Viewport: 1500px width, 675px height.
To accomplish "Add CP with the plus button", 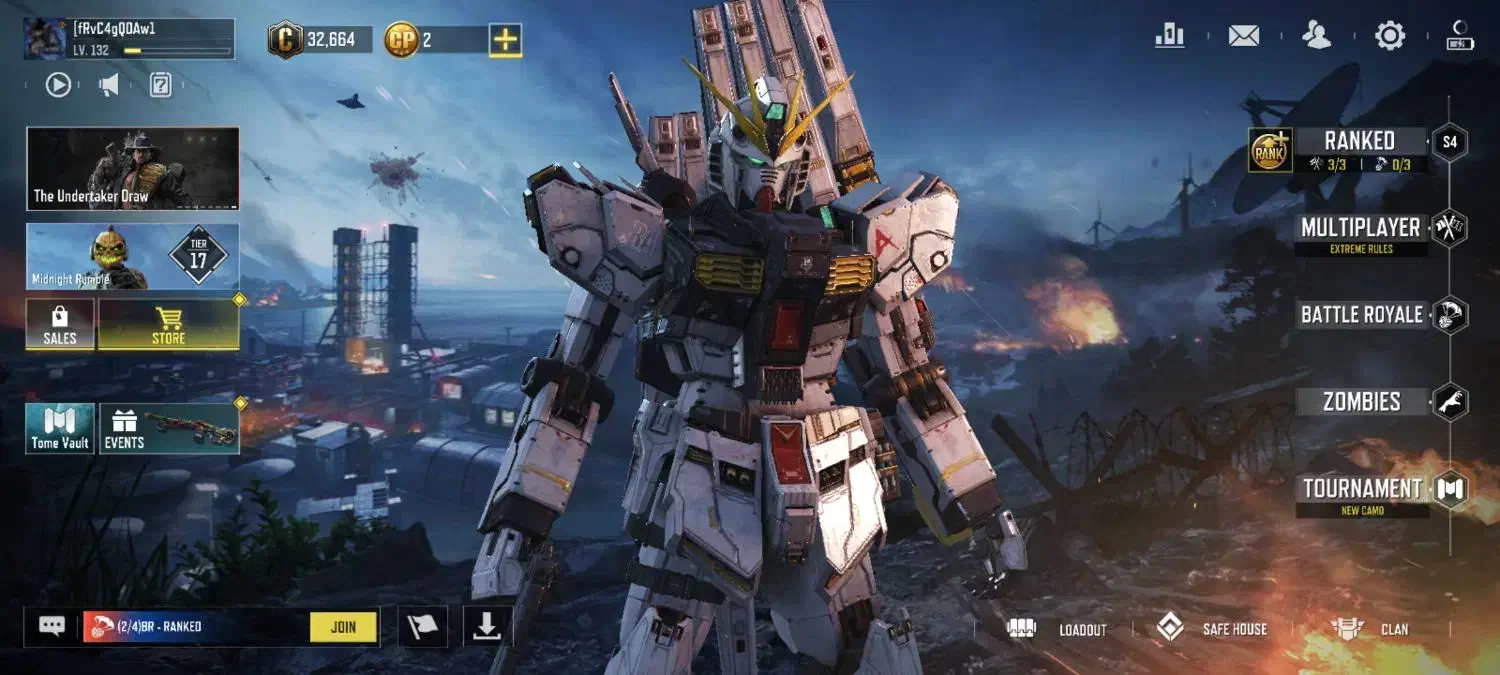I will pos(505,40).
